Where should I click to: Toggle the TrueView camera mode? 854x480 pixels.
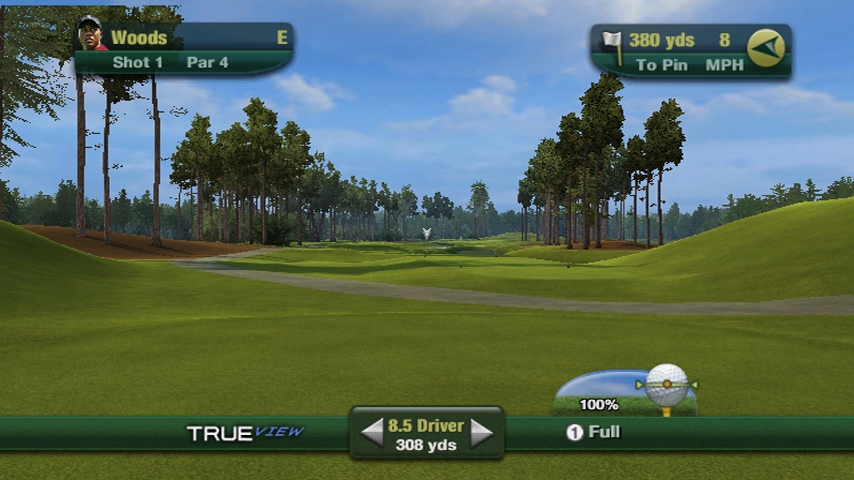245,433
